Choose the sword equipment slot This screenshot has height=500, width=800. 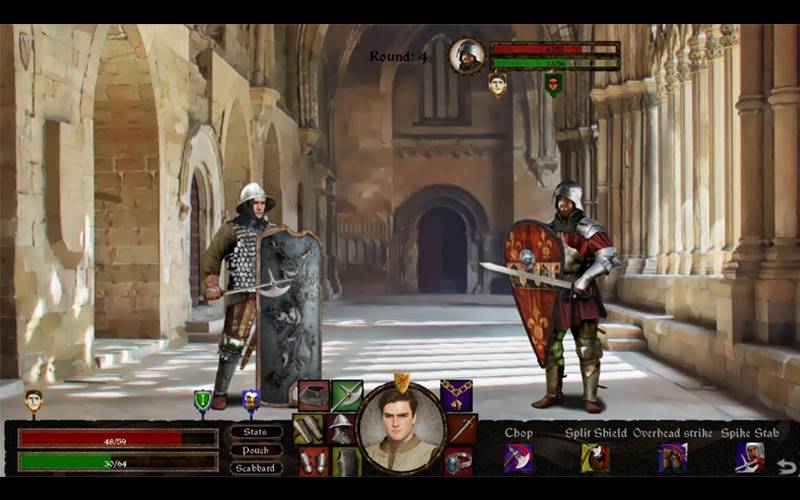point(462,429)
